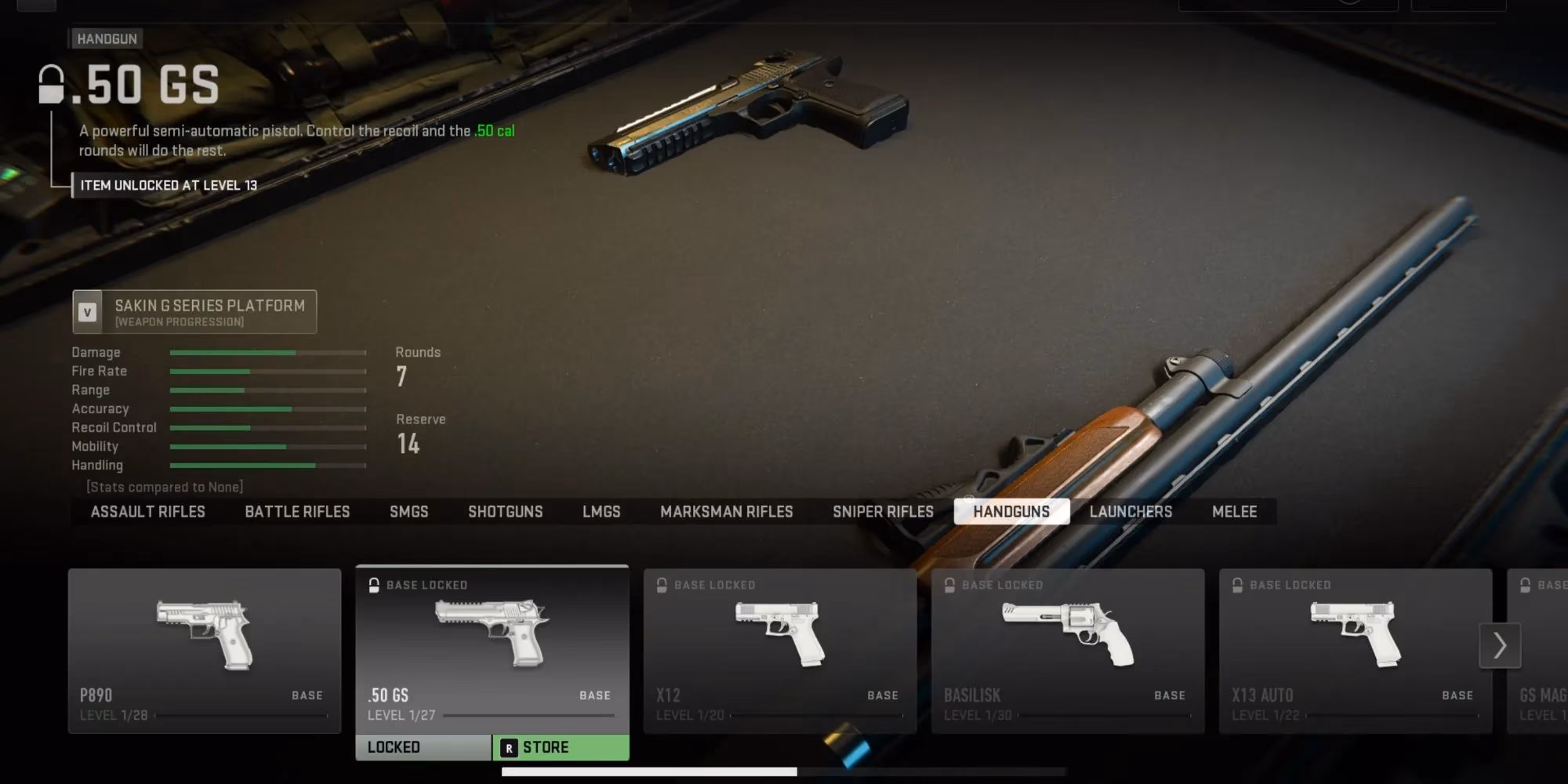Pick the Basilisk revolver tile

point(1068,651)
